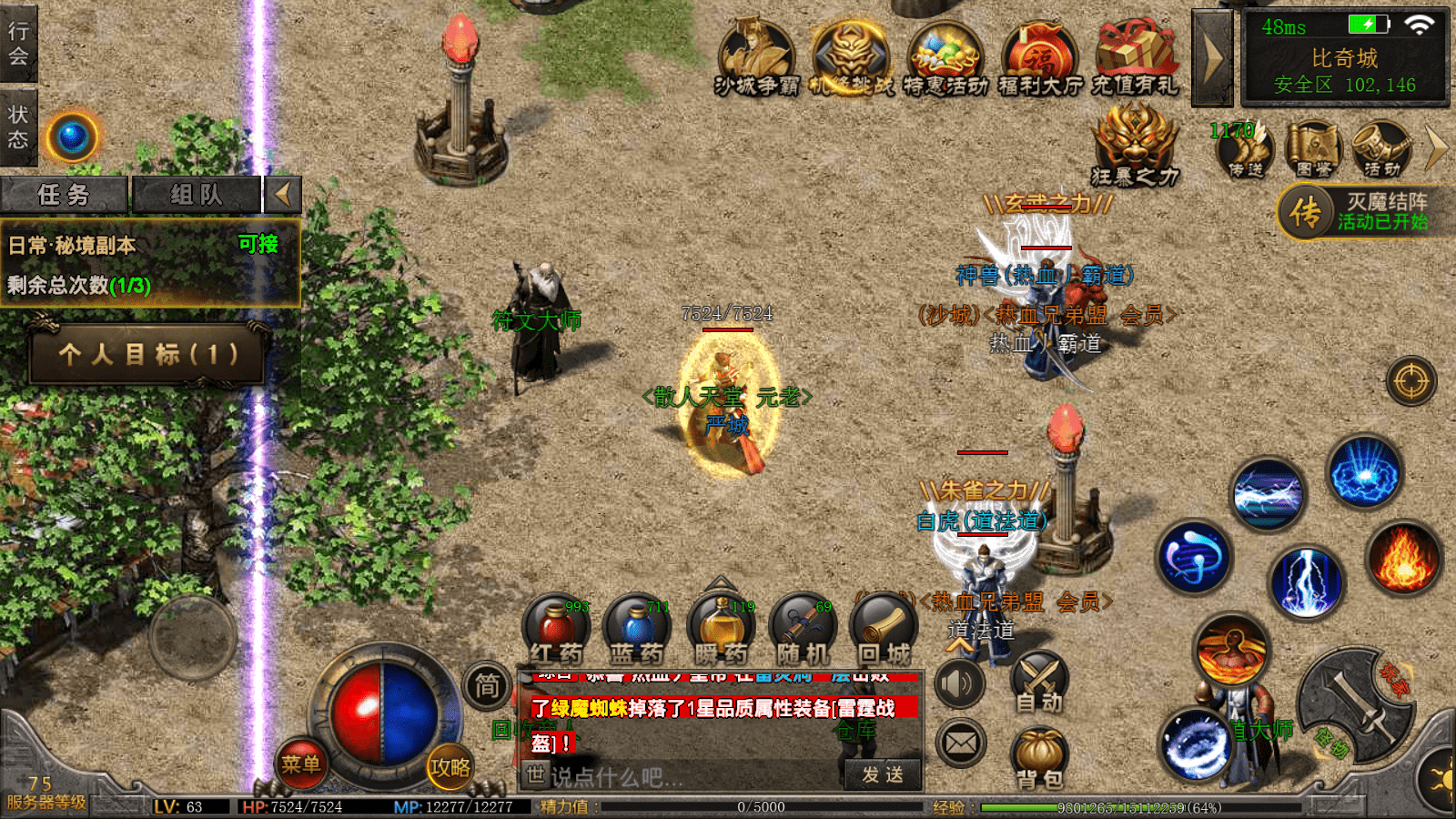This screenshot has width=1456, height=819.
Task: Switch to the 任务 quest tab
Action: pos(64,195)
